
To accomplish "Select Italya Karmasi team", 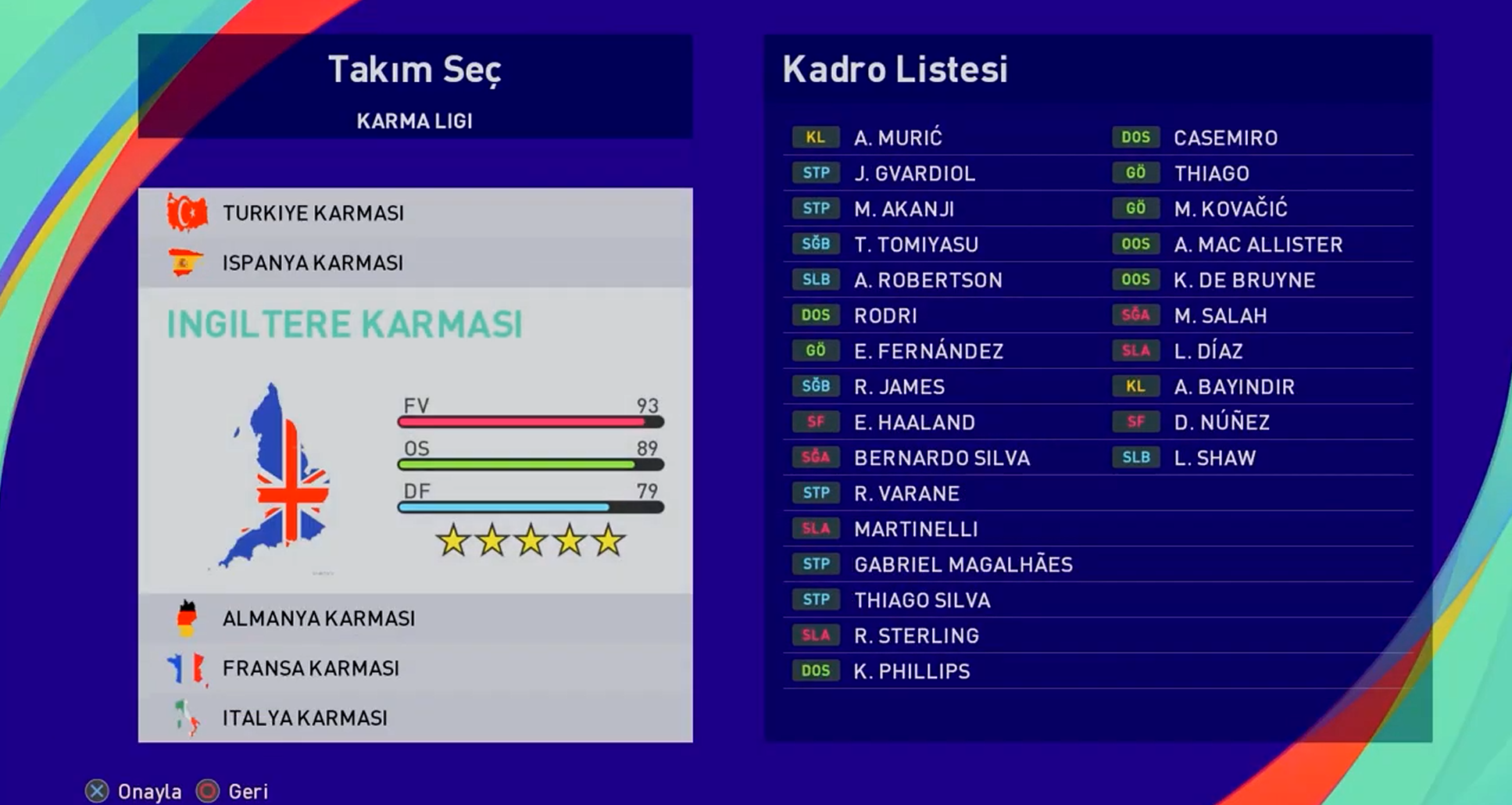I will pyautogui.click(x=305, y=718).
